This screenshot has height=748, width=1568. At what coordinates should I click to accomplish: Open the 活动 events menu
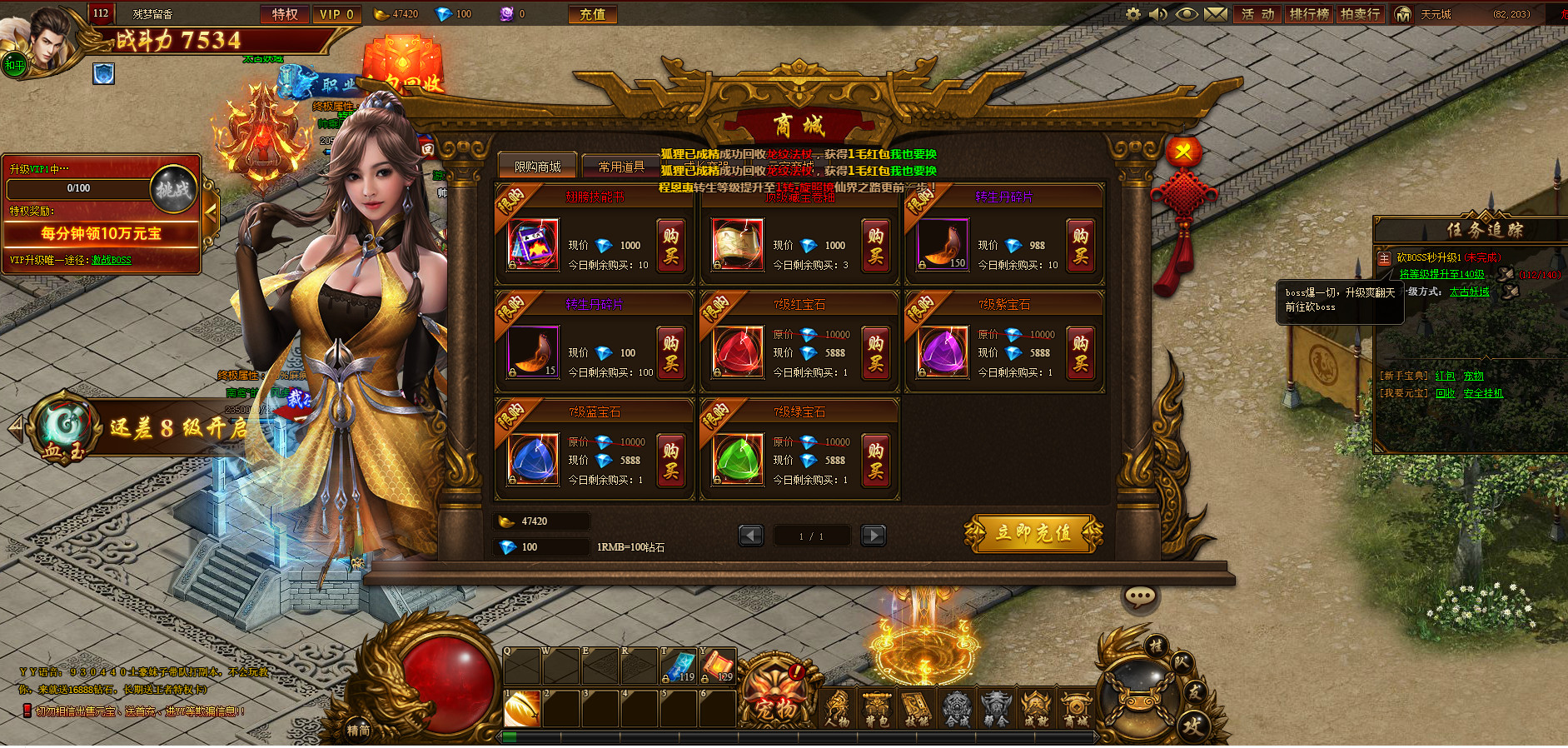pyautogui.click(x=1257, y=14)
